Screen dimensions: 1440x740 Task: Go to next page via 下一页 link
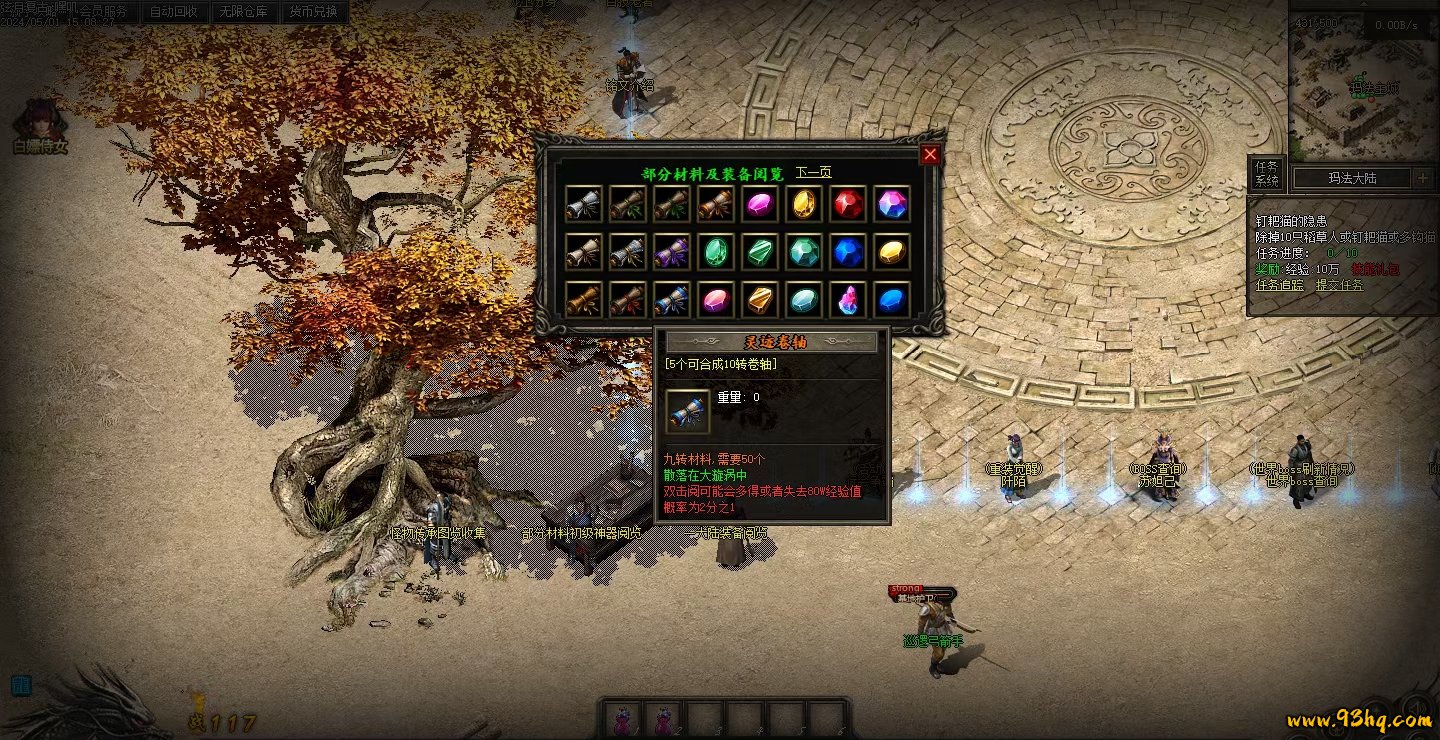813,173
